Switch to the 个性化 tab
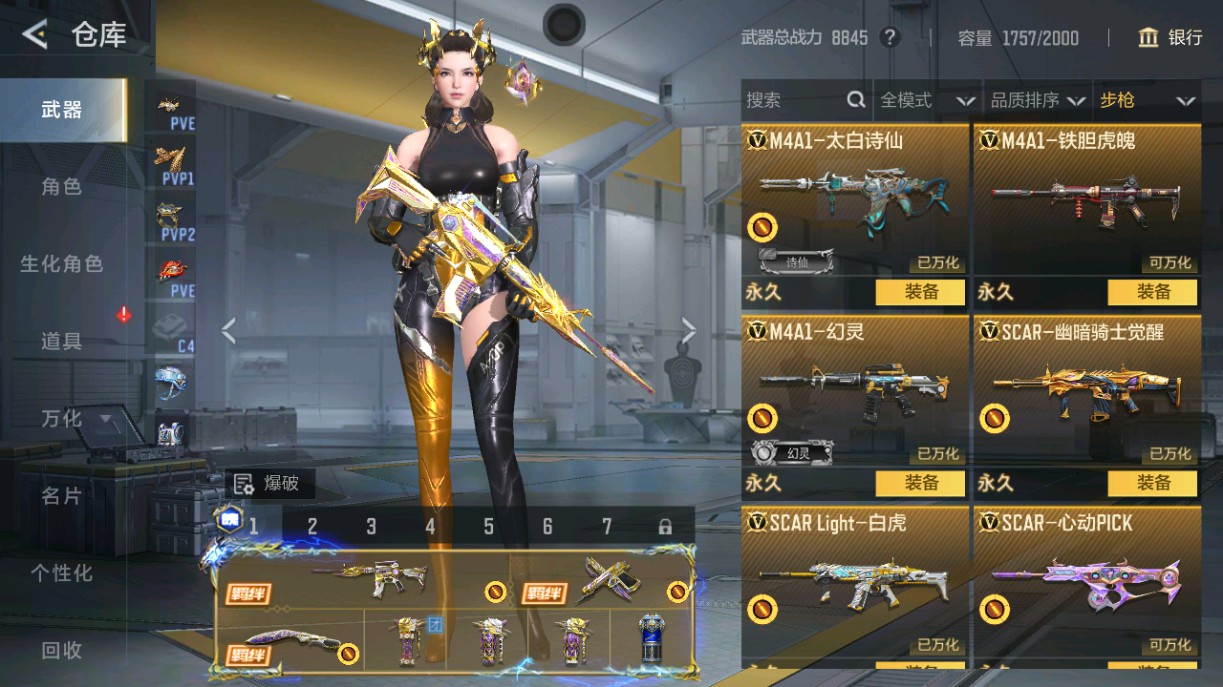This screenshot has width=1223, height=687. pos(62,573)
